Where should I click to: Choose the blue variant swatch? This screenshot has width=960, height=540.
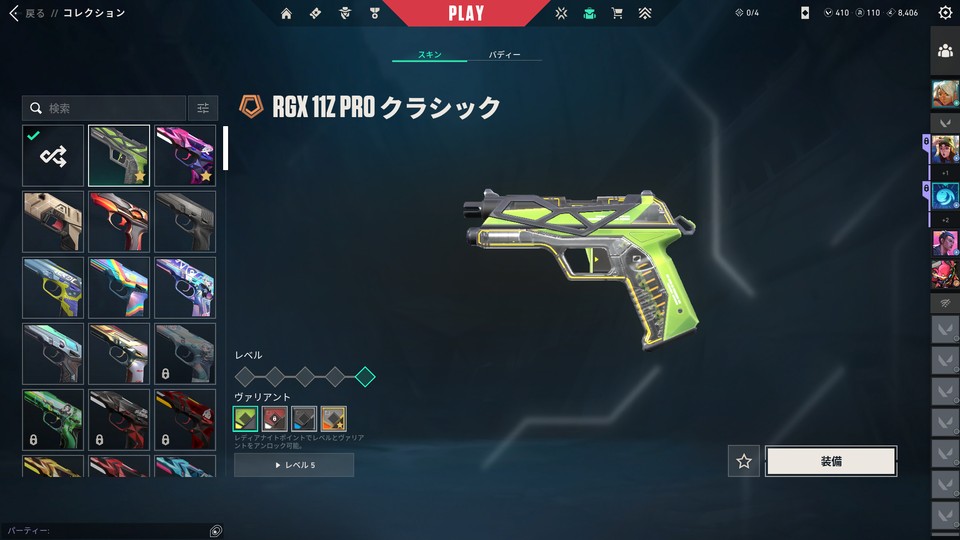pyautogui.click(x=304, y=418)
